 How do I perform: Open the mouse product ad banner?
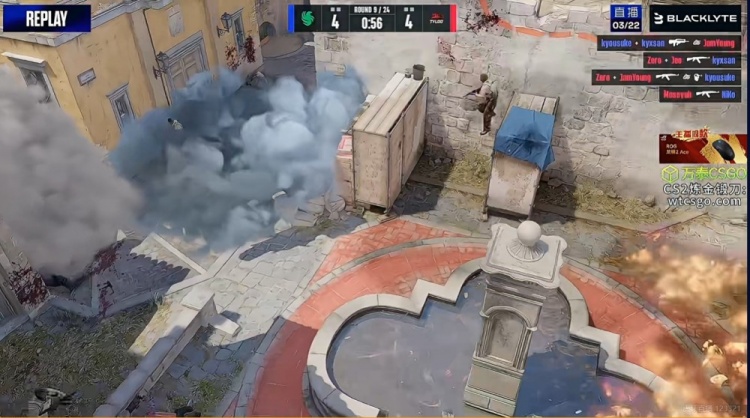coord(702,148)
